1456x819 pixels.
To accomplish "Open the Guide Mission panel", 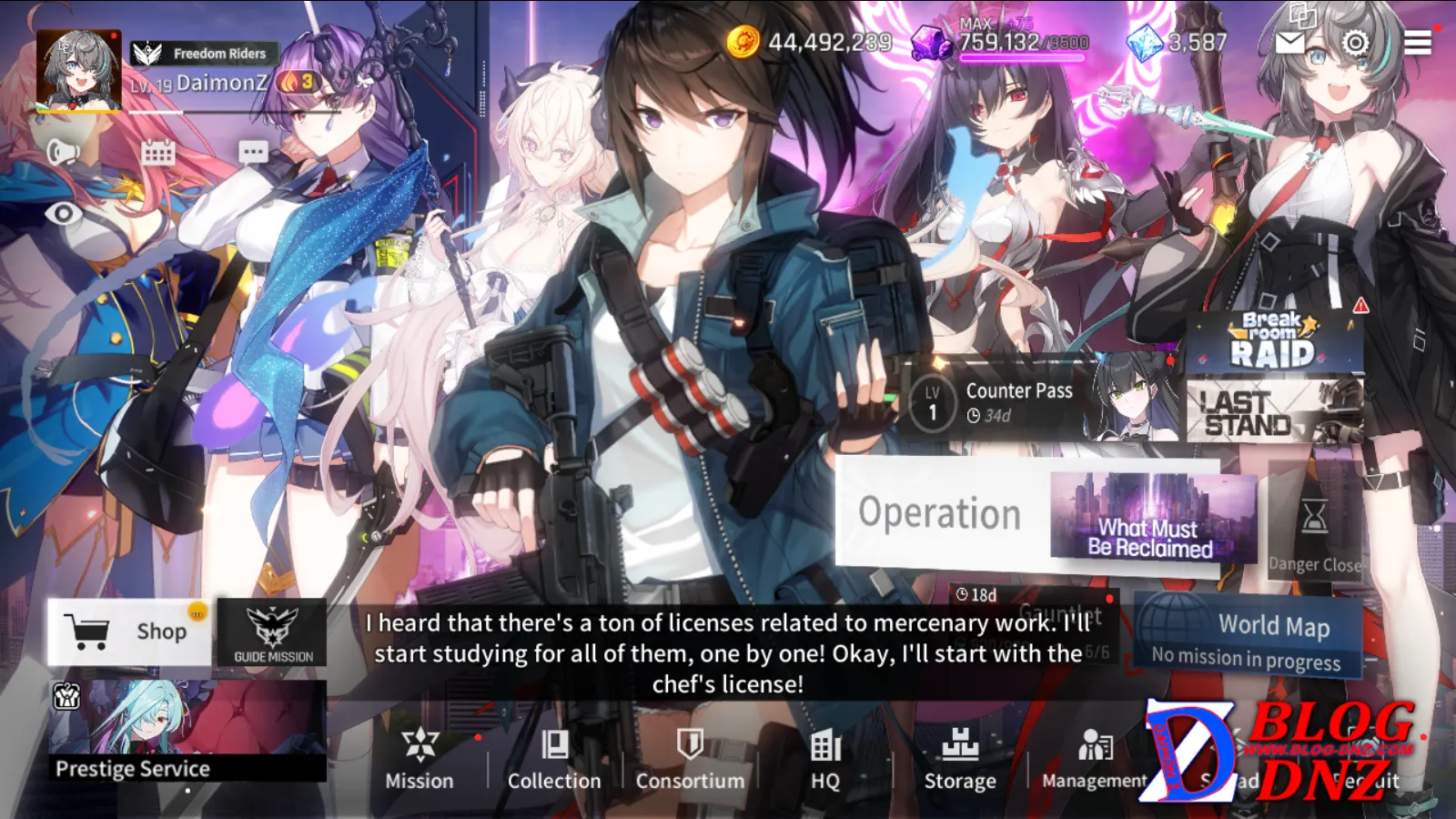I will click(272, 632).
